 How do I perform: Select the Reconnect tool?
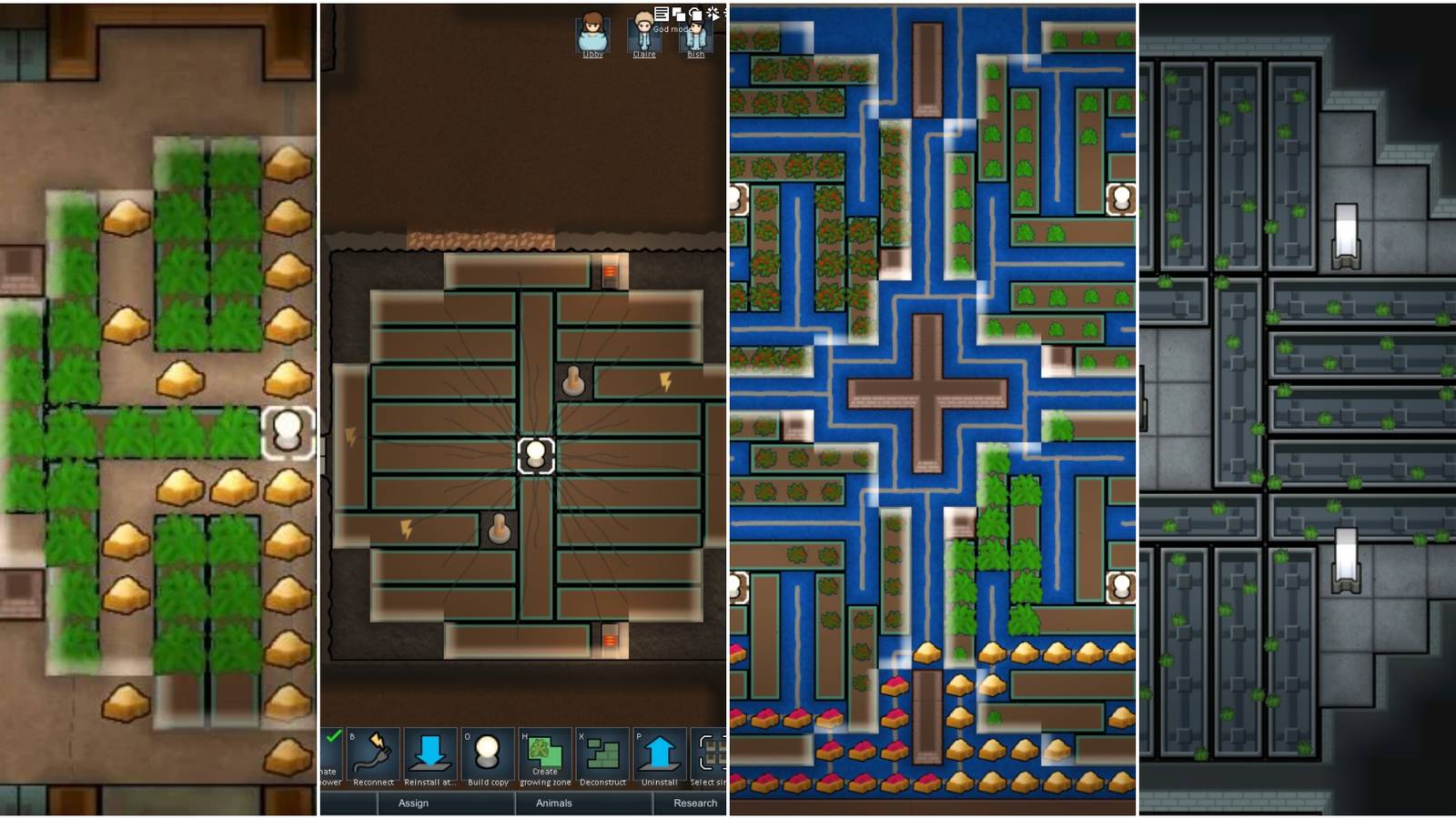pyautogui.click(x=372, y=751)
